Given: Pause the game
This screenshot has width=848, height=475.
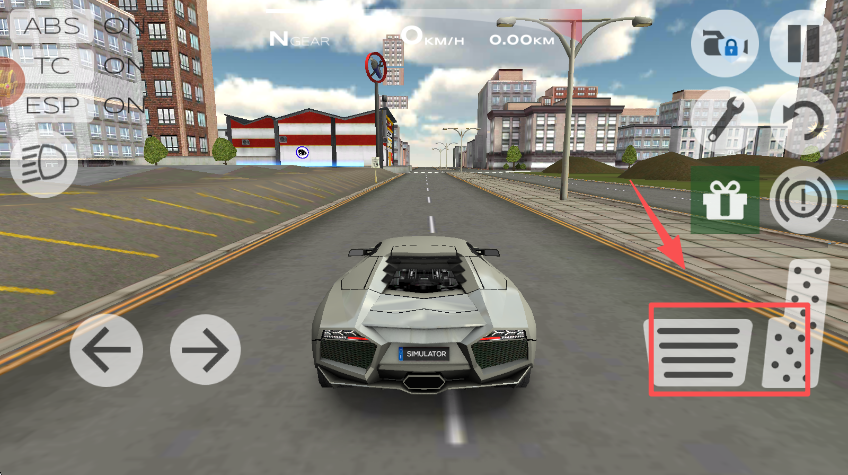Looking at the screenshot, I should [803, 45].
